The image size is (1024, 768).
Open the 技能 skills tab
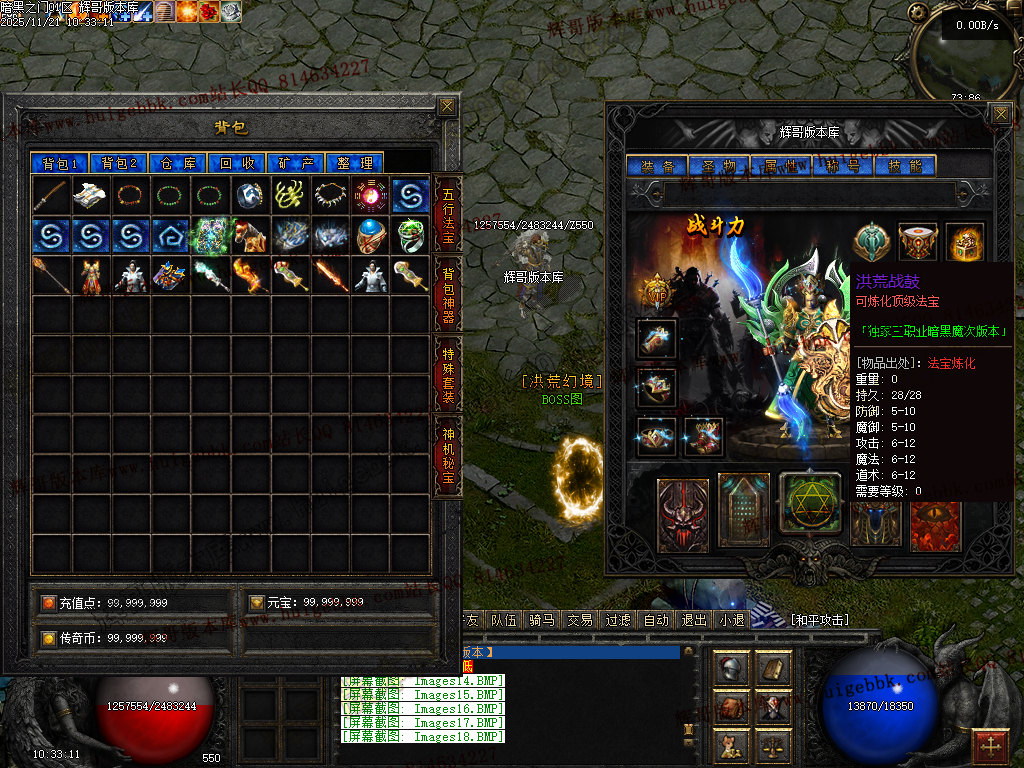[905, 166]
